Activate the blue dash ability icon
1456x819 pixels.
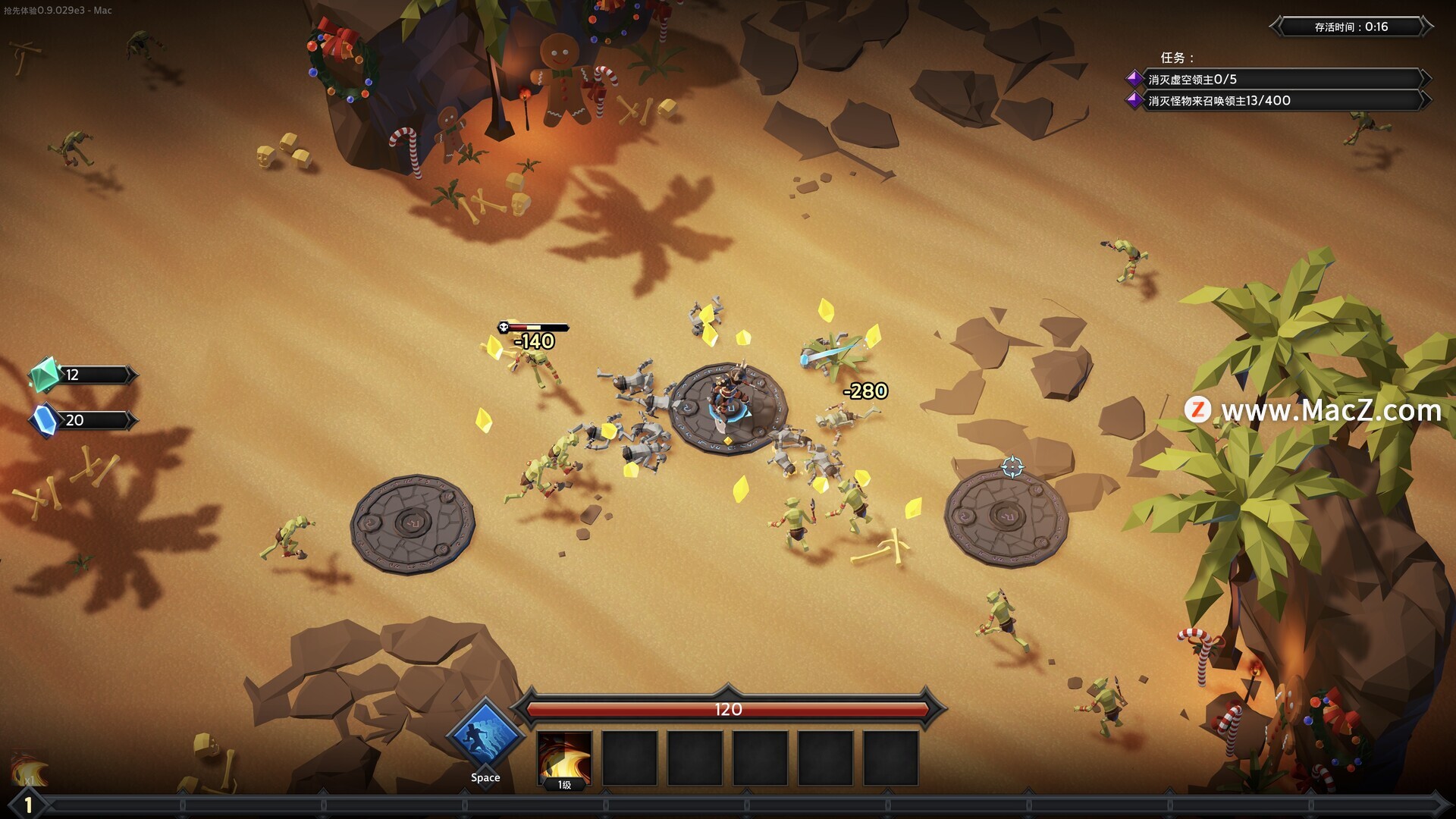click(x=485, y=736)
